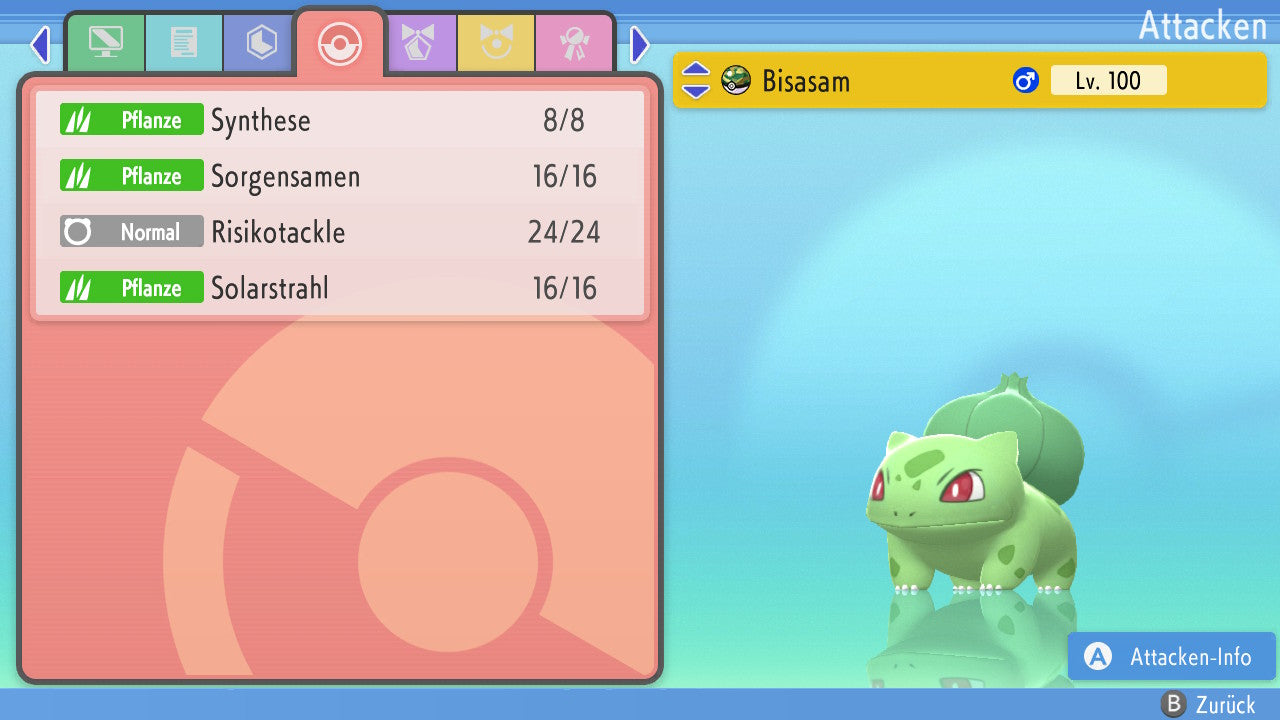Select the move Synthese

(340, 121)
